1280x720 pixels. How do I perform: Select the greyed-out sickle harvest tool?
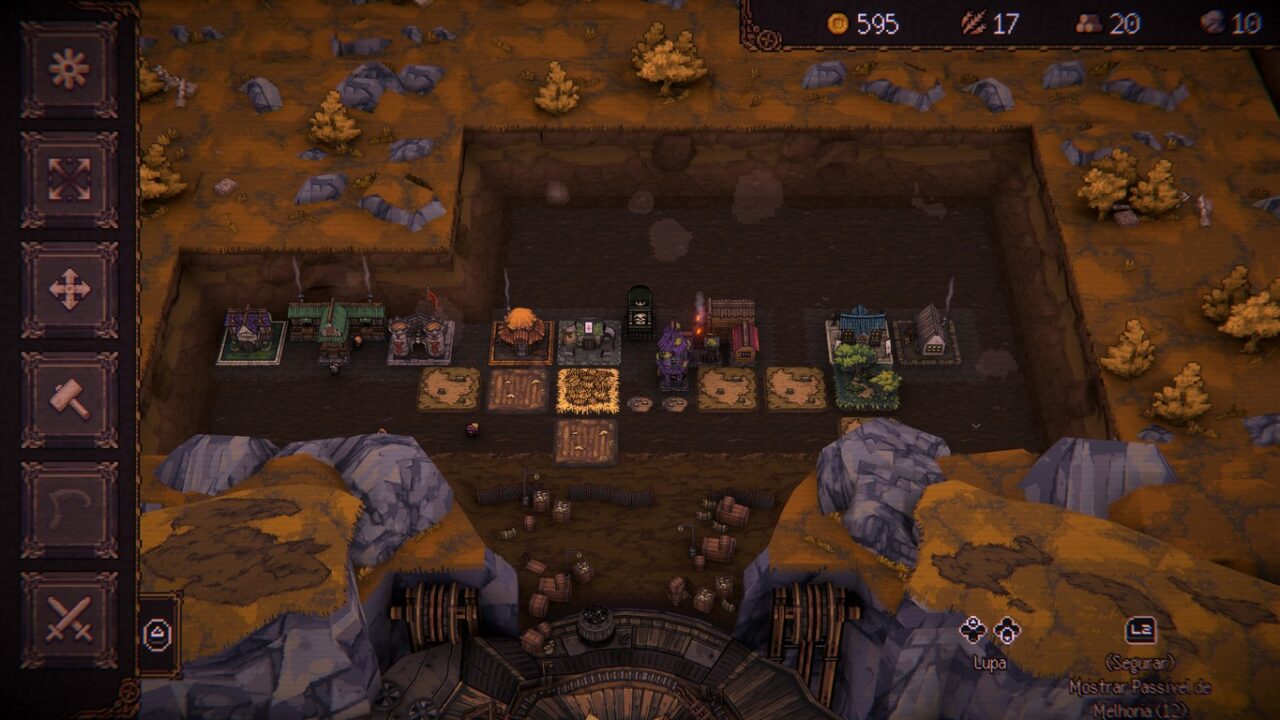click(x=69, y=509)
